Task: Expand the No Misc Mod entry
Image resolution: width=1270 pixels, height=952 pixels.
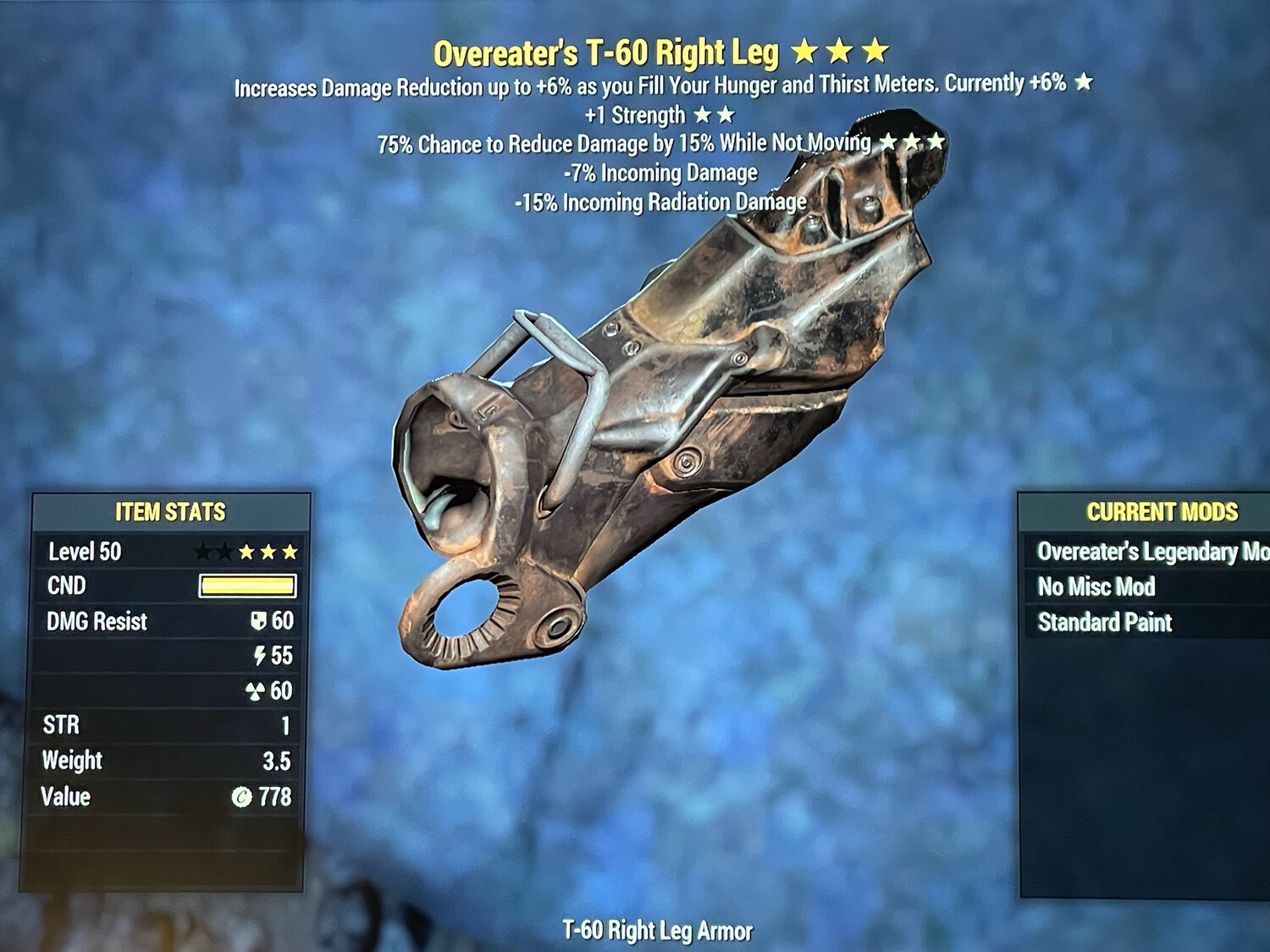Action: pyautogui.click(x=1096, y=587)
